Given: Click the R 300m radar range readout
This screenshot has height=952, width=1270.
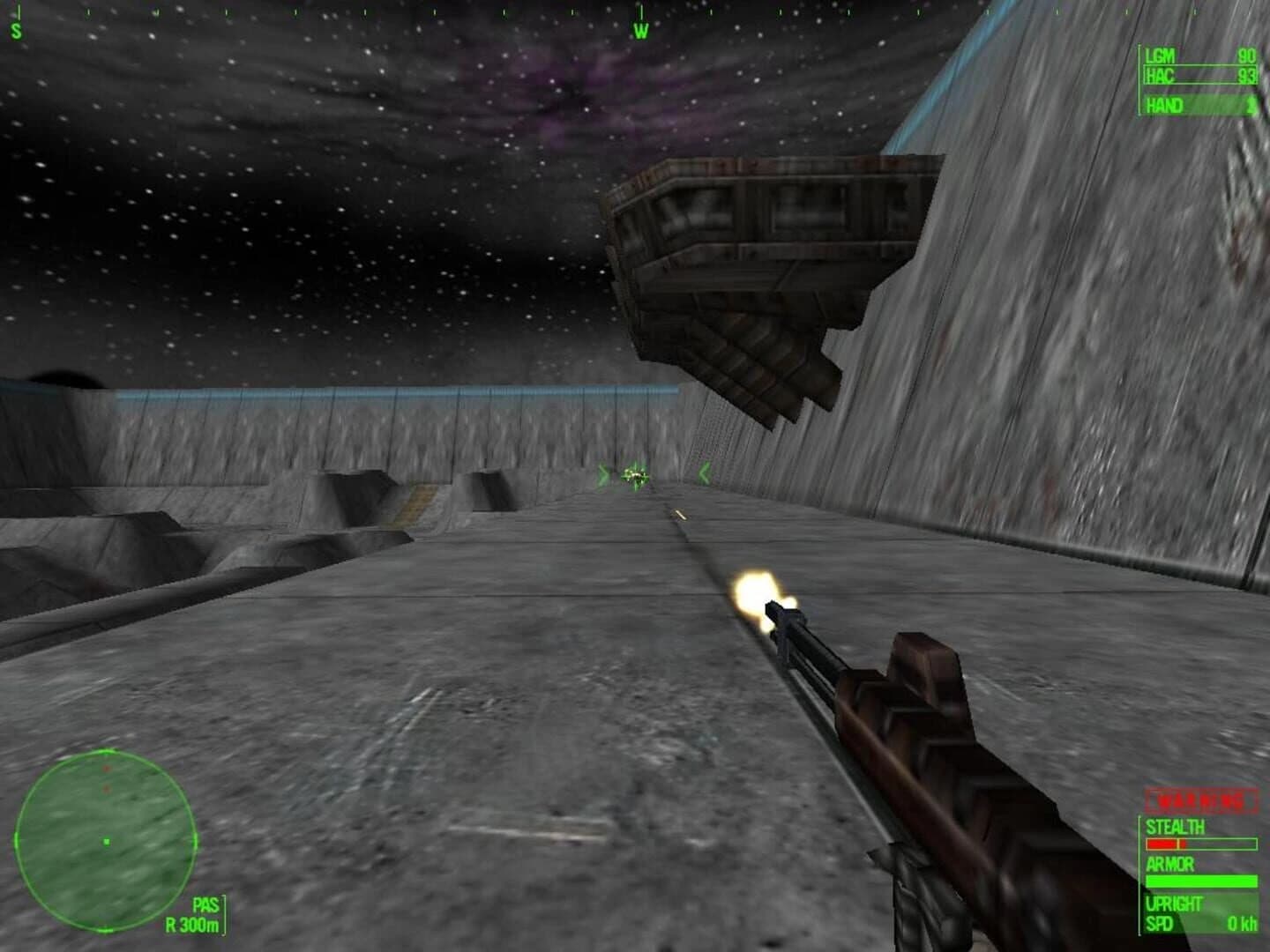Looking at the screenshot, I should coord(191,926).
